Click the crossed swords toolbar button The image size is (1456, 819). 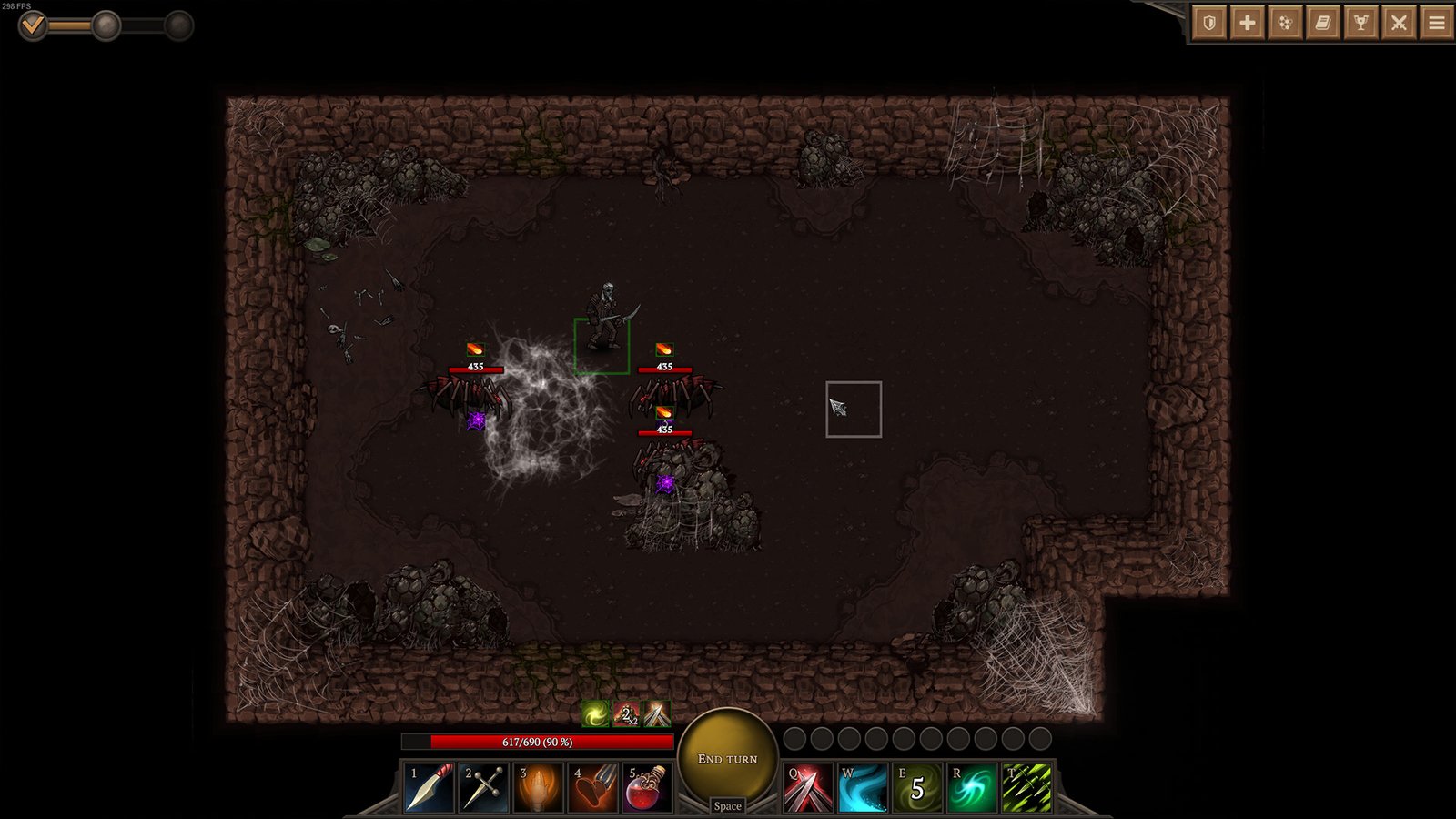point(1399,23)
